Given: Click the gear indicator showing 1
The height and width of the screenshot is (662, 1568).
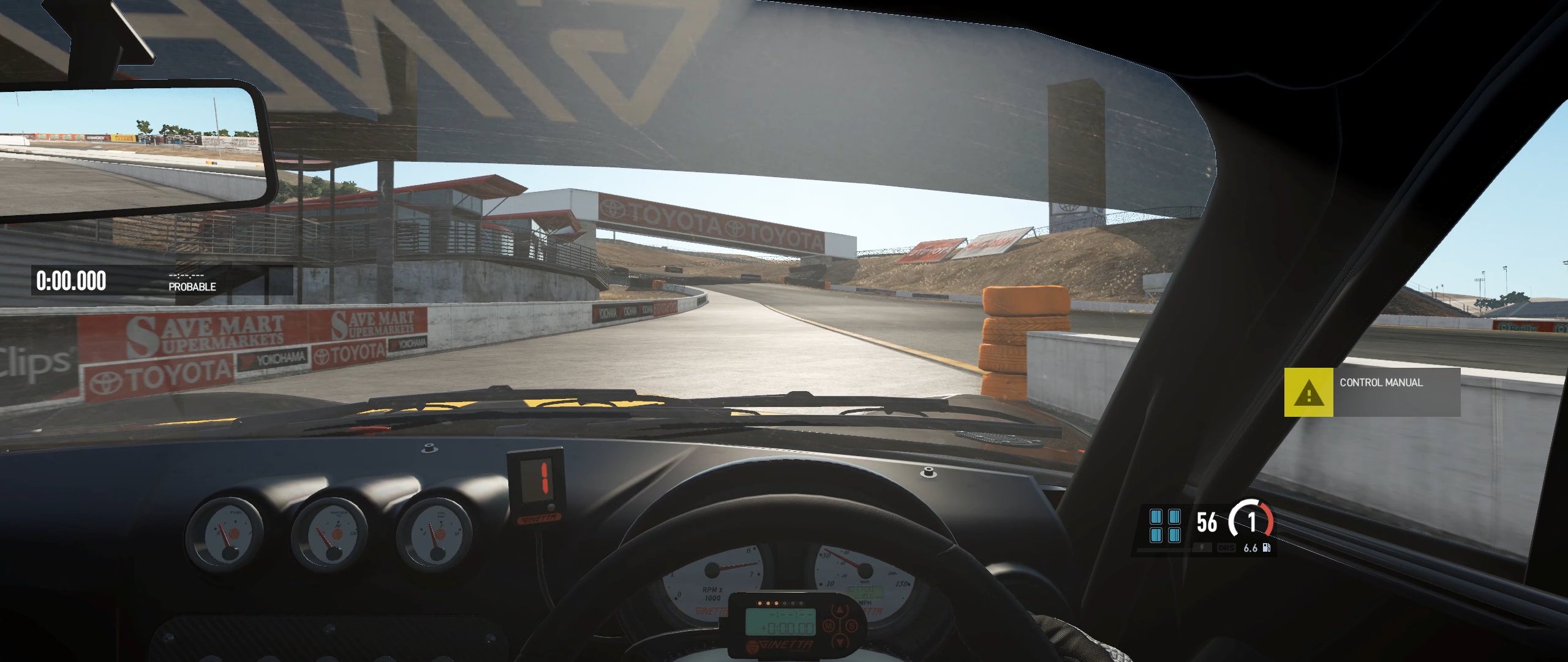Looking at the screenshot, I should pyautogui.click(x=1252, y=522).
